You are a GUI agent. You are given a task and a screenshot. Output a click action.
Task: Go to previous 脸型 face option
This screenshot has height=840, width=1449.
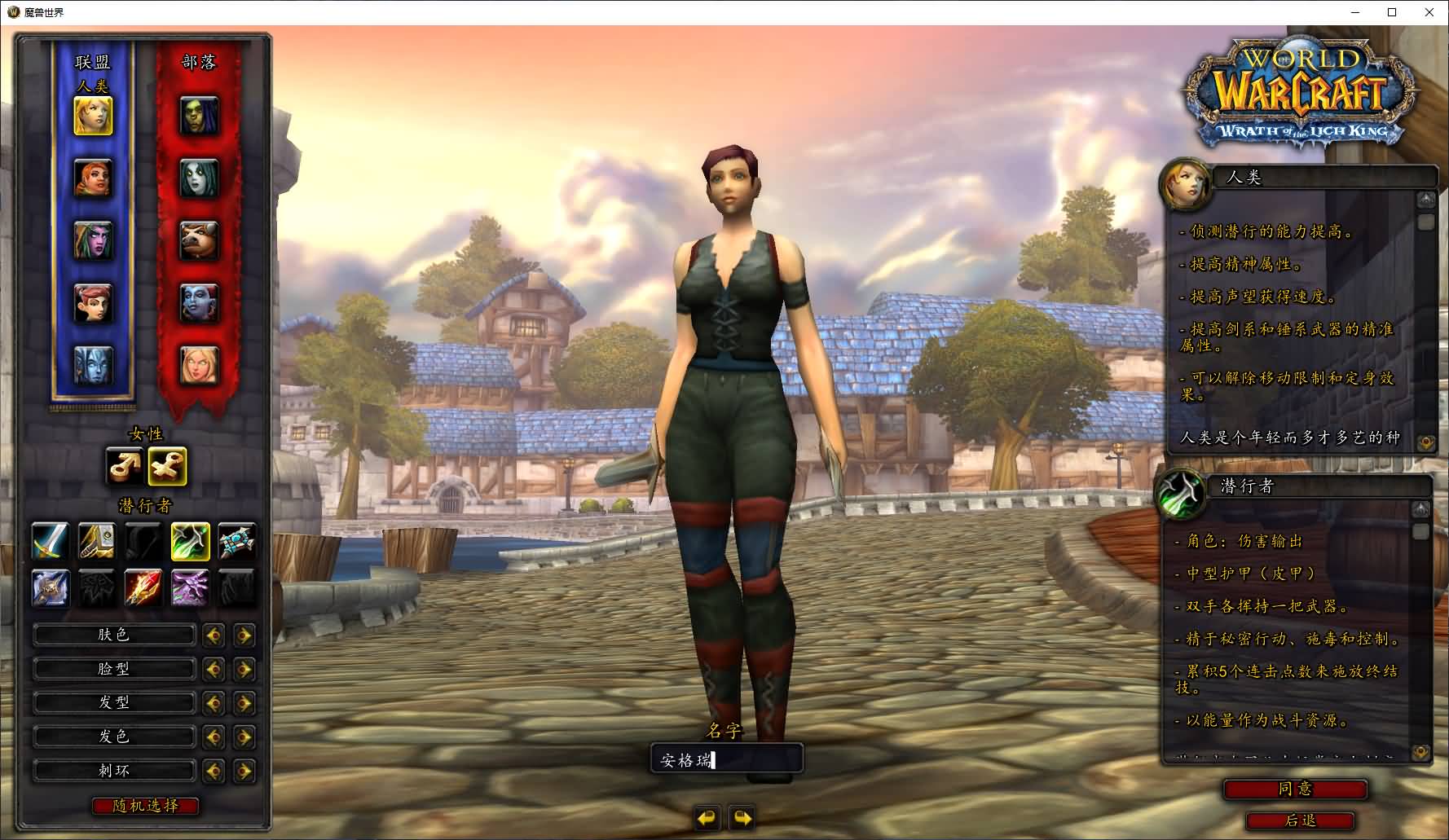(x=214, y=670)
